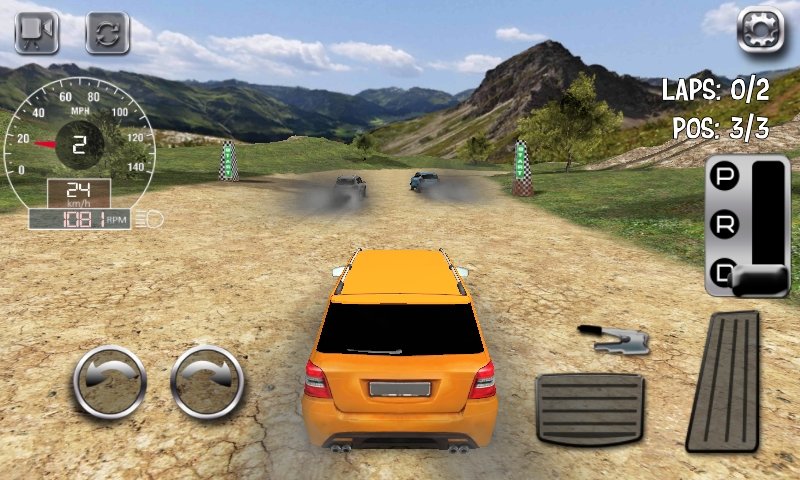Image resolution: width=800 pixels, height=480 pixels.
Task: Shift gear selector to P (Park)
Action: (722, 178)
